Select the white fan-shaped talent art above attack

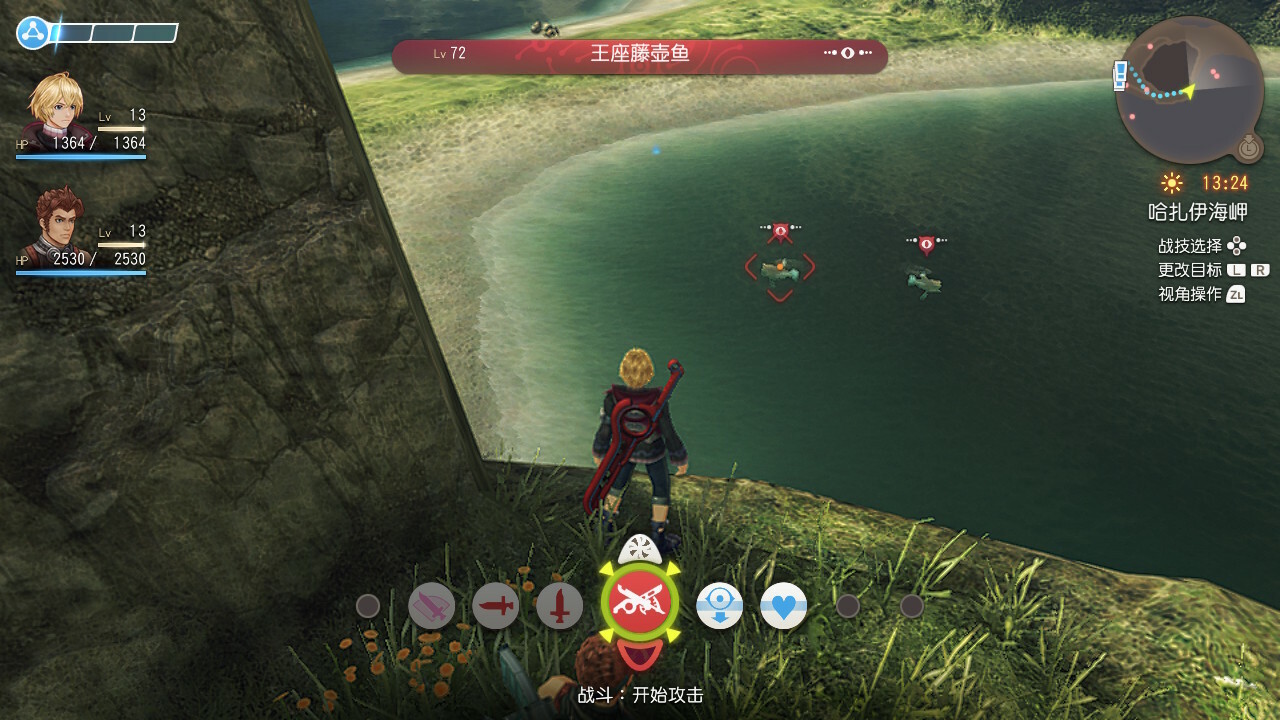pyautogui.click(x=640, y=549)
